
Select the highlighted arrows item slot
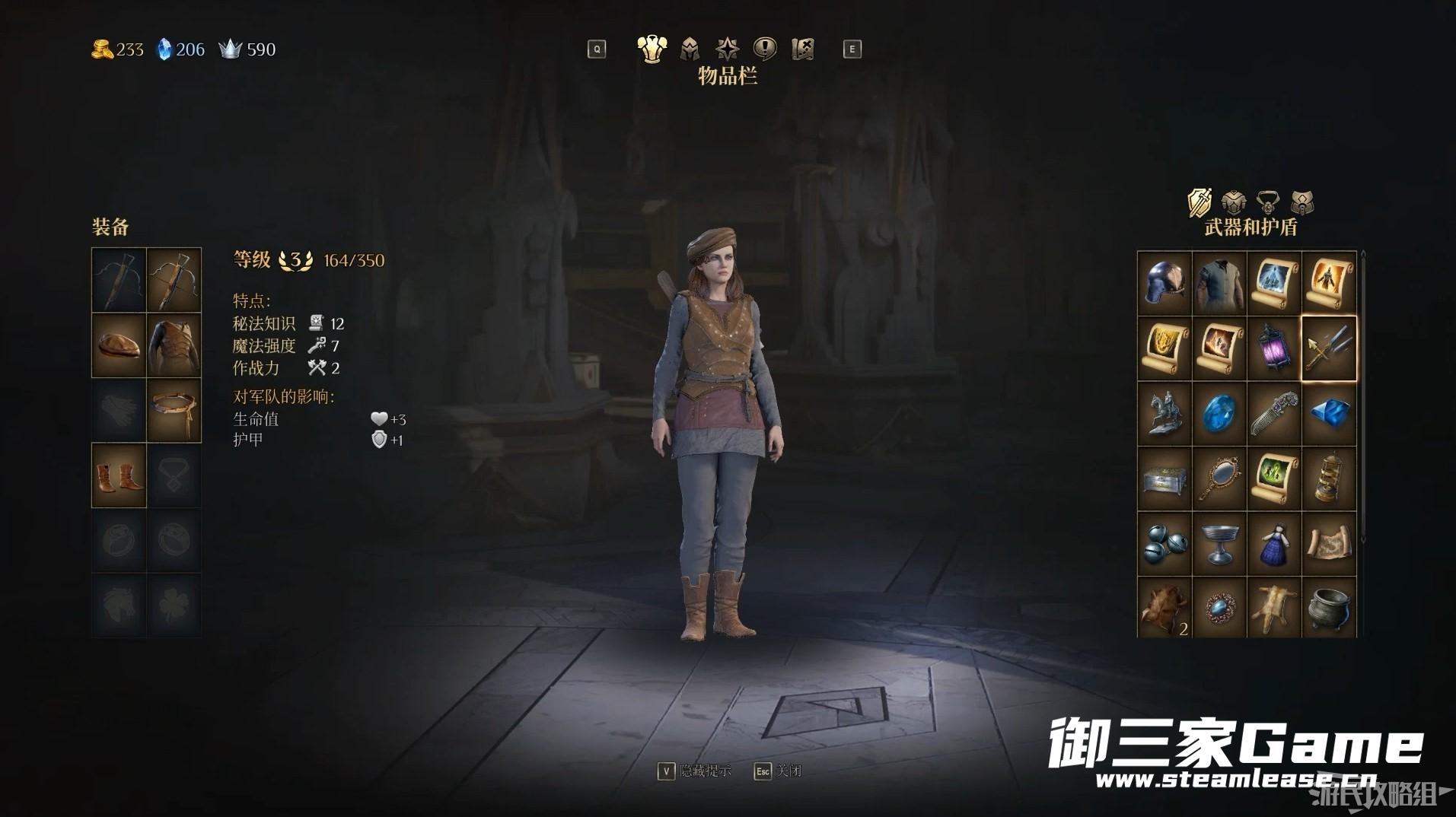tap(1329, 348)
